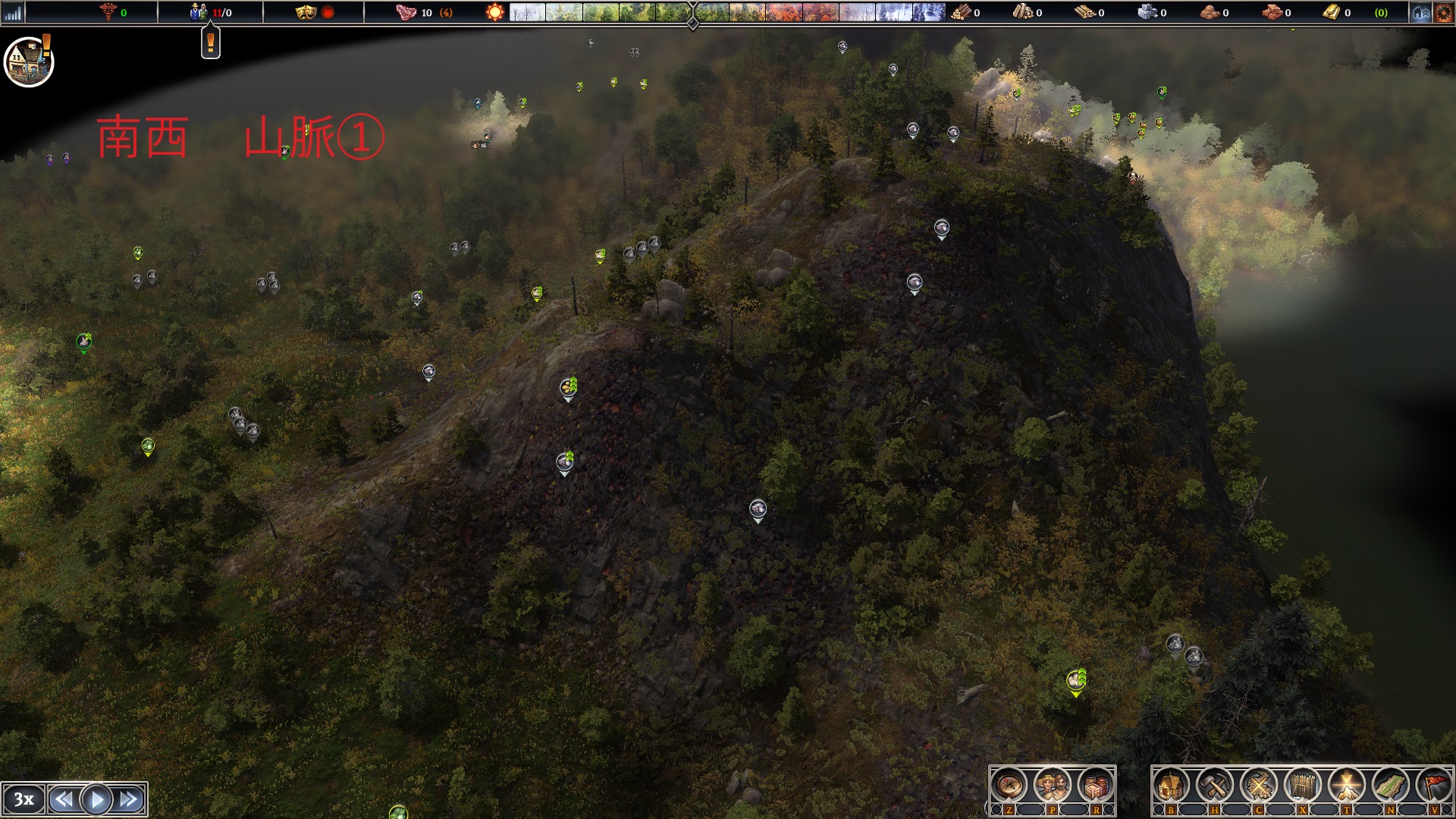
Task: Click the population counter with villagers icon
Action: pos(210,12)
